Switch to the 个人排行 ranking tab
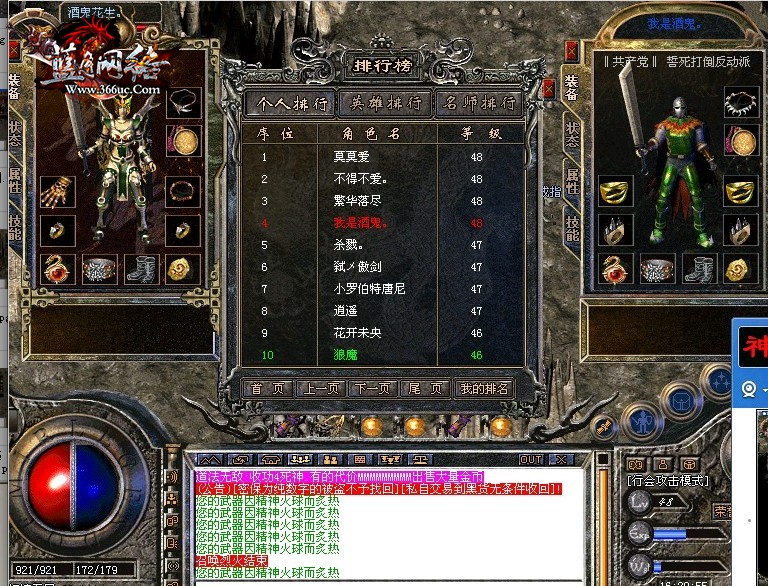768x586 pixels. 291,104
